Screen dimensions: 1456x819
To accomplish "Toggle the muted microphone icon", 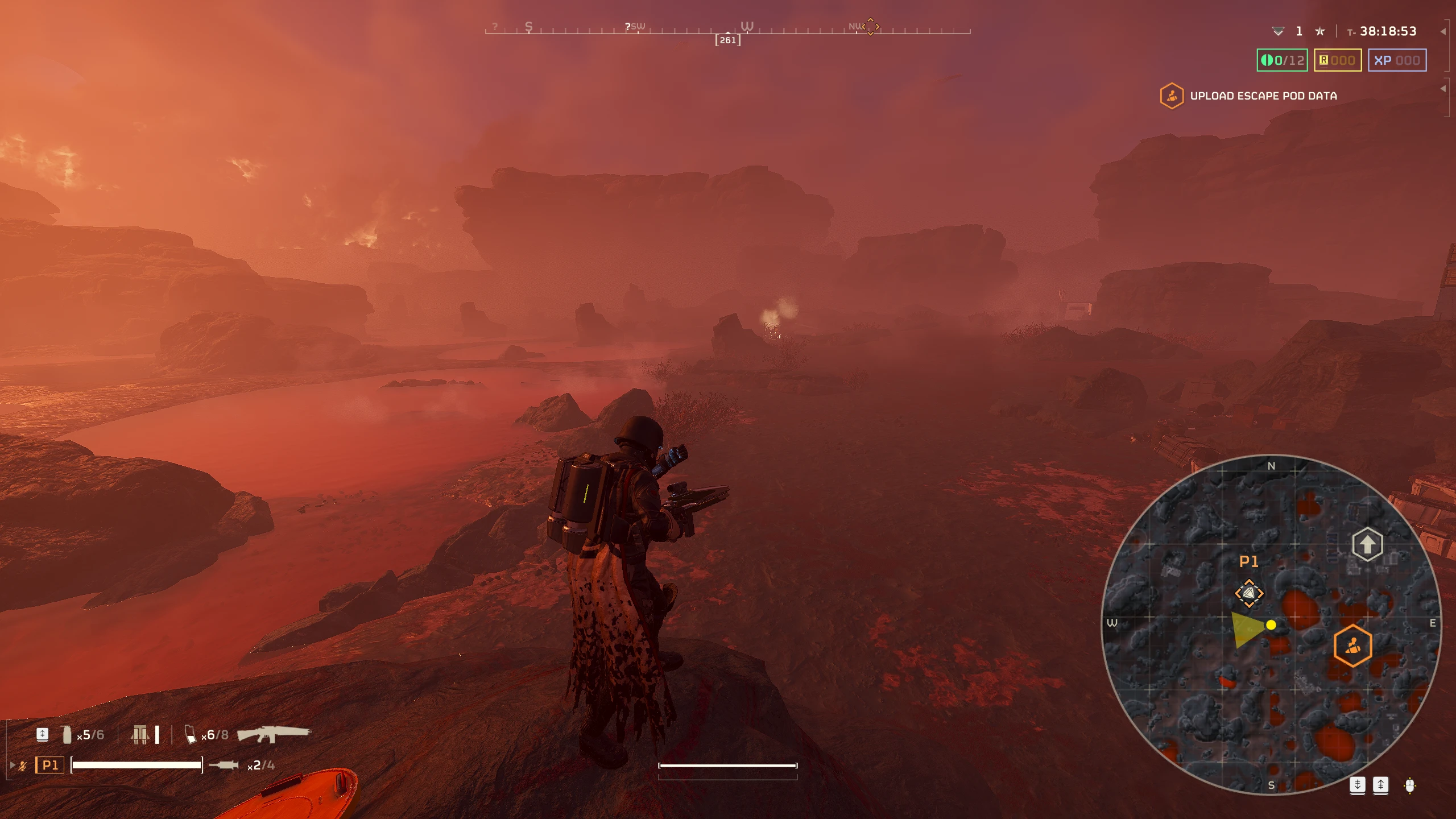I will coord(23,766).
